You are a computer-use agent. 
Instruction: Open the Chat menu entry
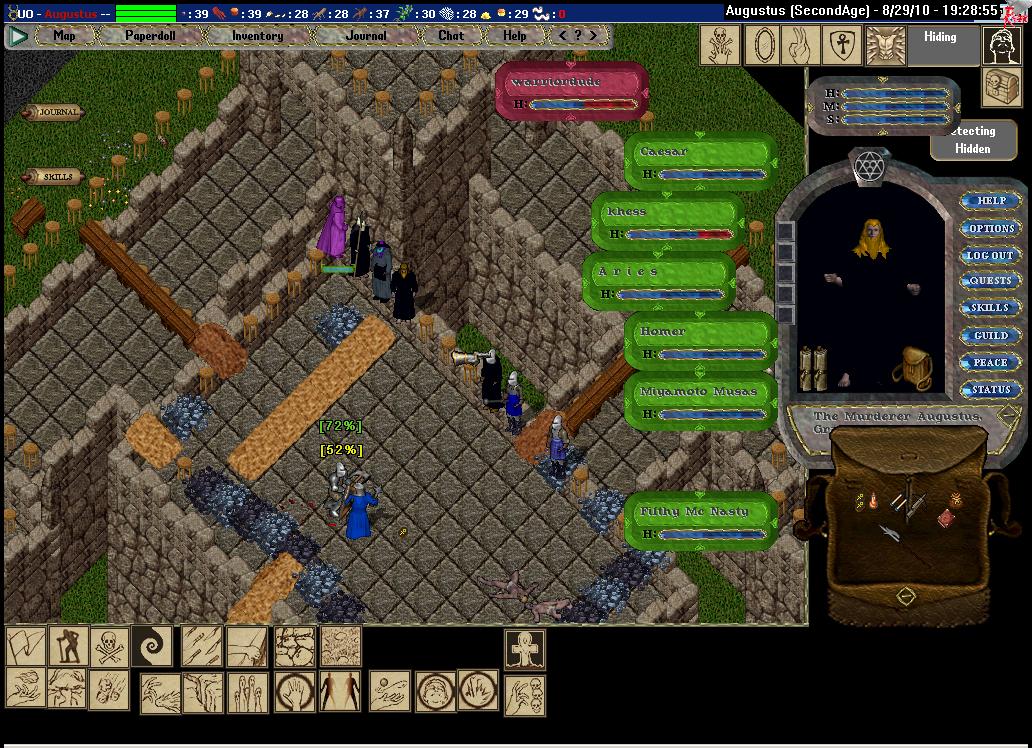[451, 36]
